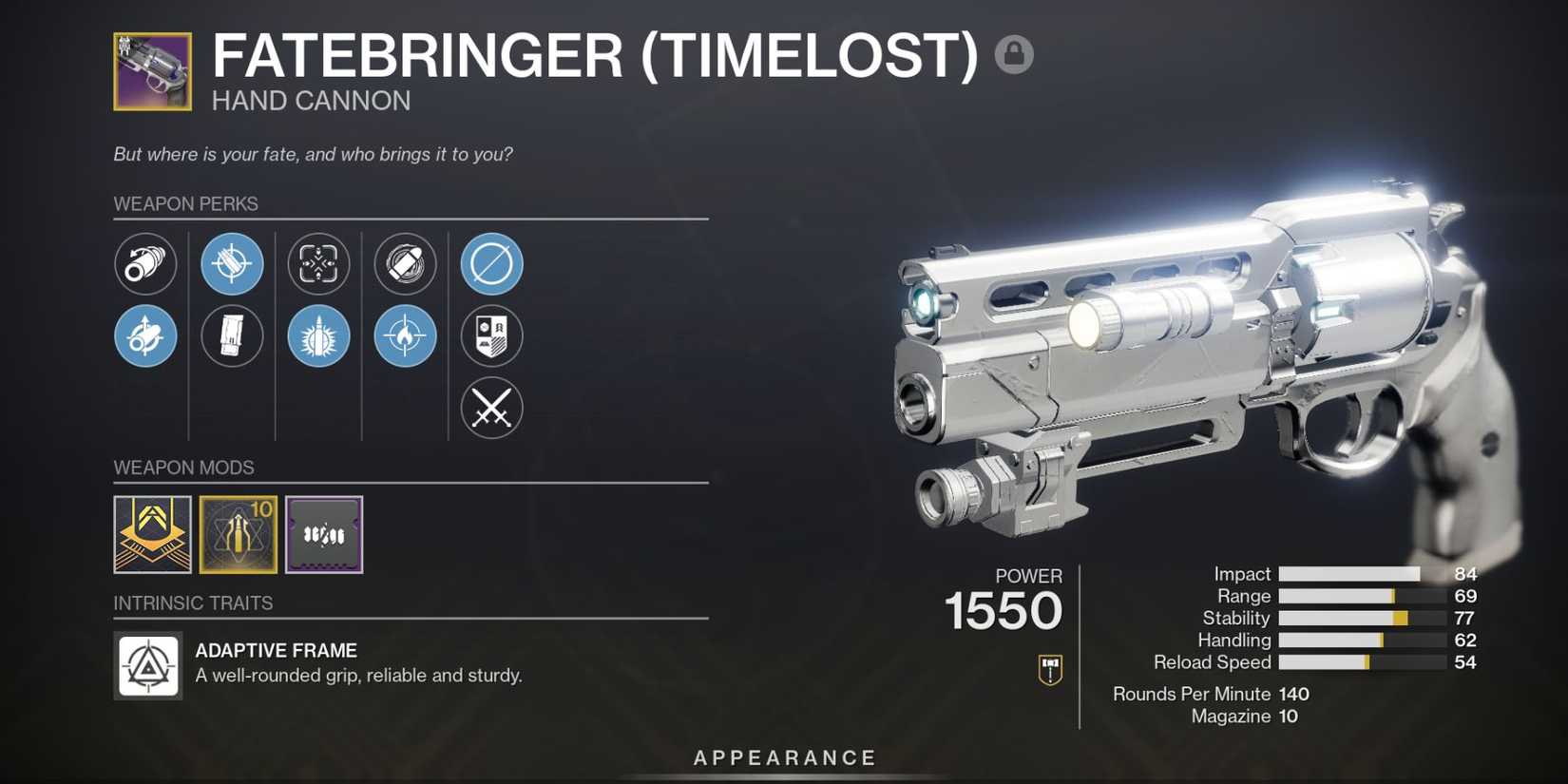Enable the blue bullets-and-reticle perk

232,264
